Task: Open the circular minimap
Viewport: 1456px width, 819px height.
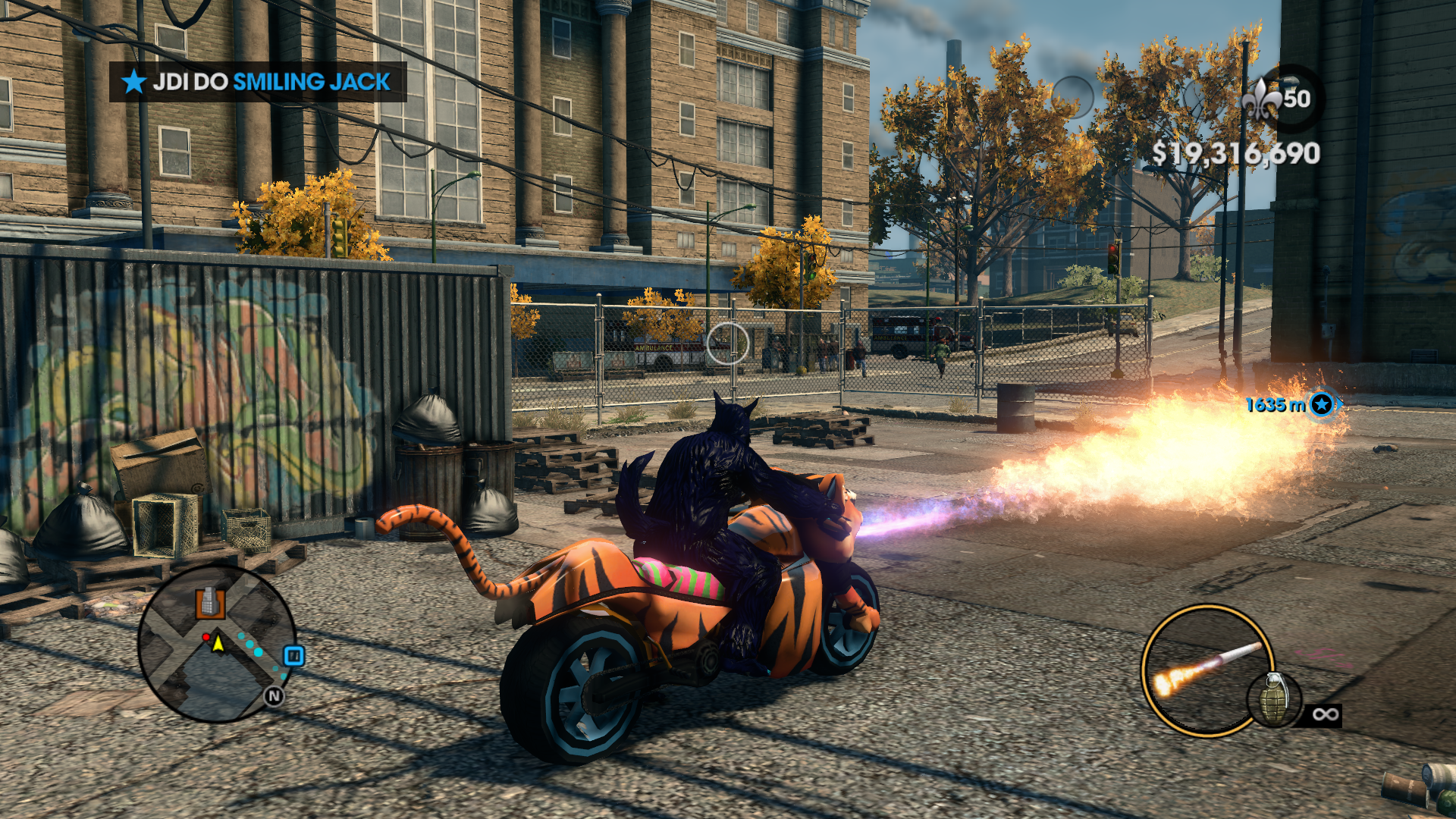Action: (x=217, y=645)
